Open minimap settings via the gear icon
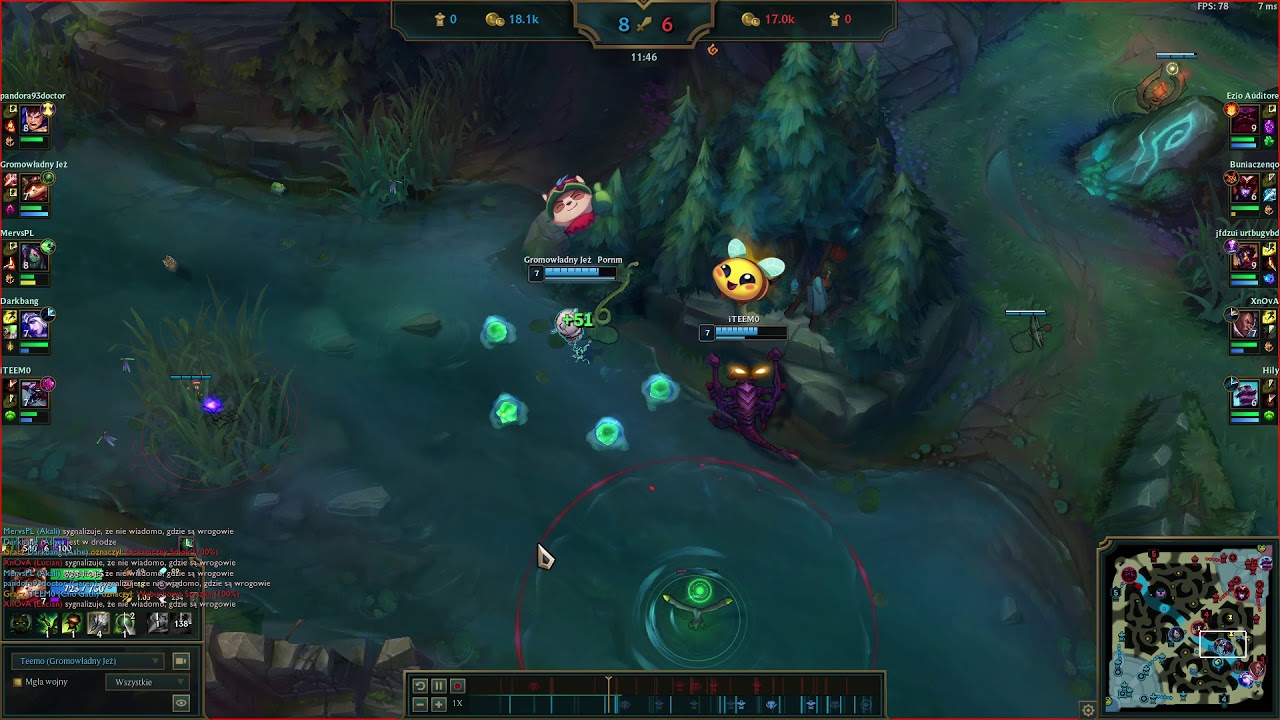The height and width of the screenshot is (720, 1280). [x=1088, y=710]
